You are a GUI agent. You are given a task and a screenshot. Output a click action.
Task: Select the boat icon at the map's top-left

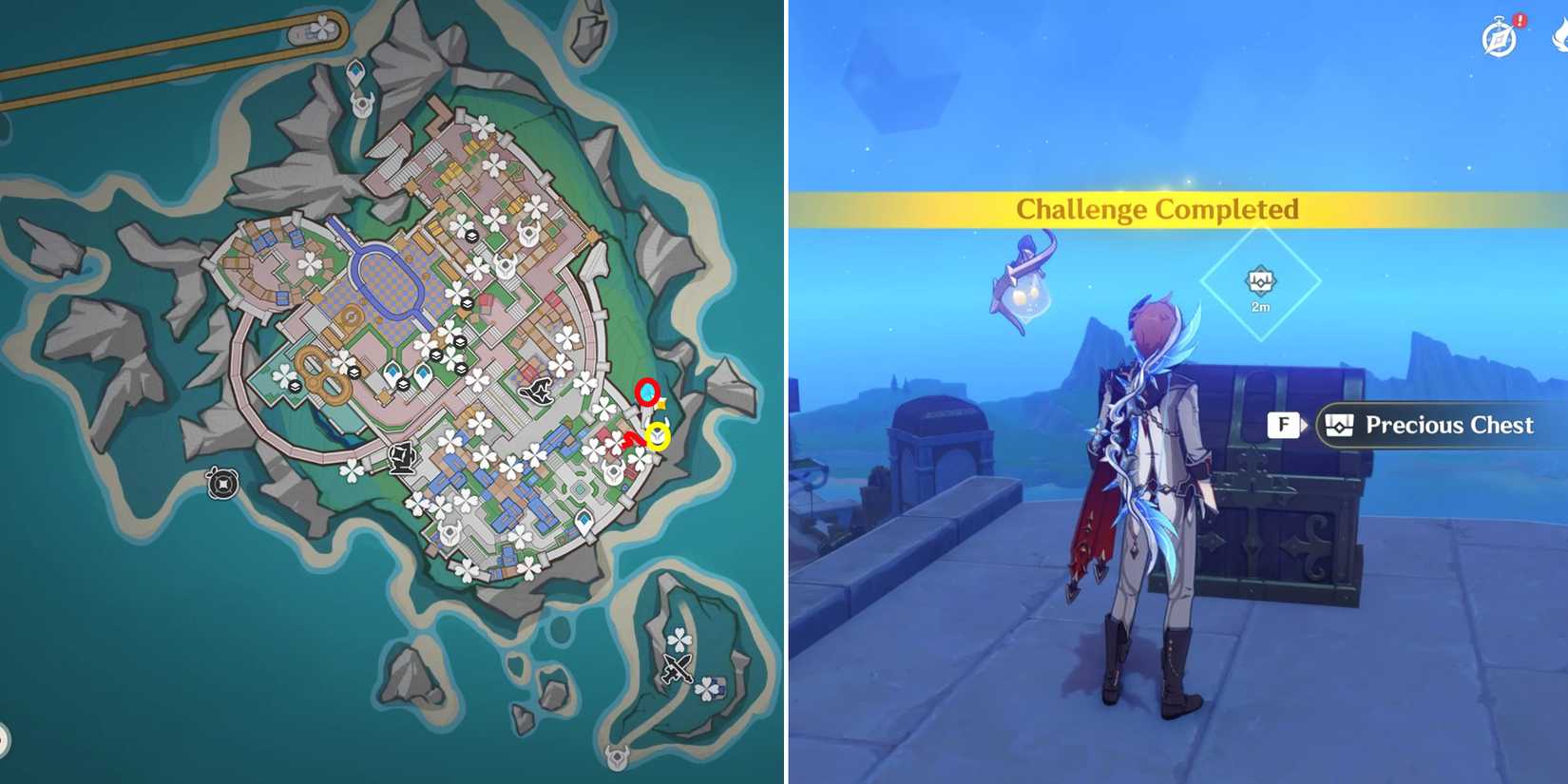pos(298,34)
